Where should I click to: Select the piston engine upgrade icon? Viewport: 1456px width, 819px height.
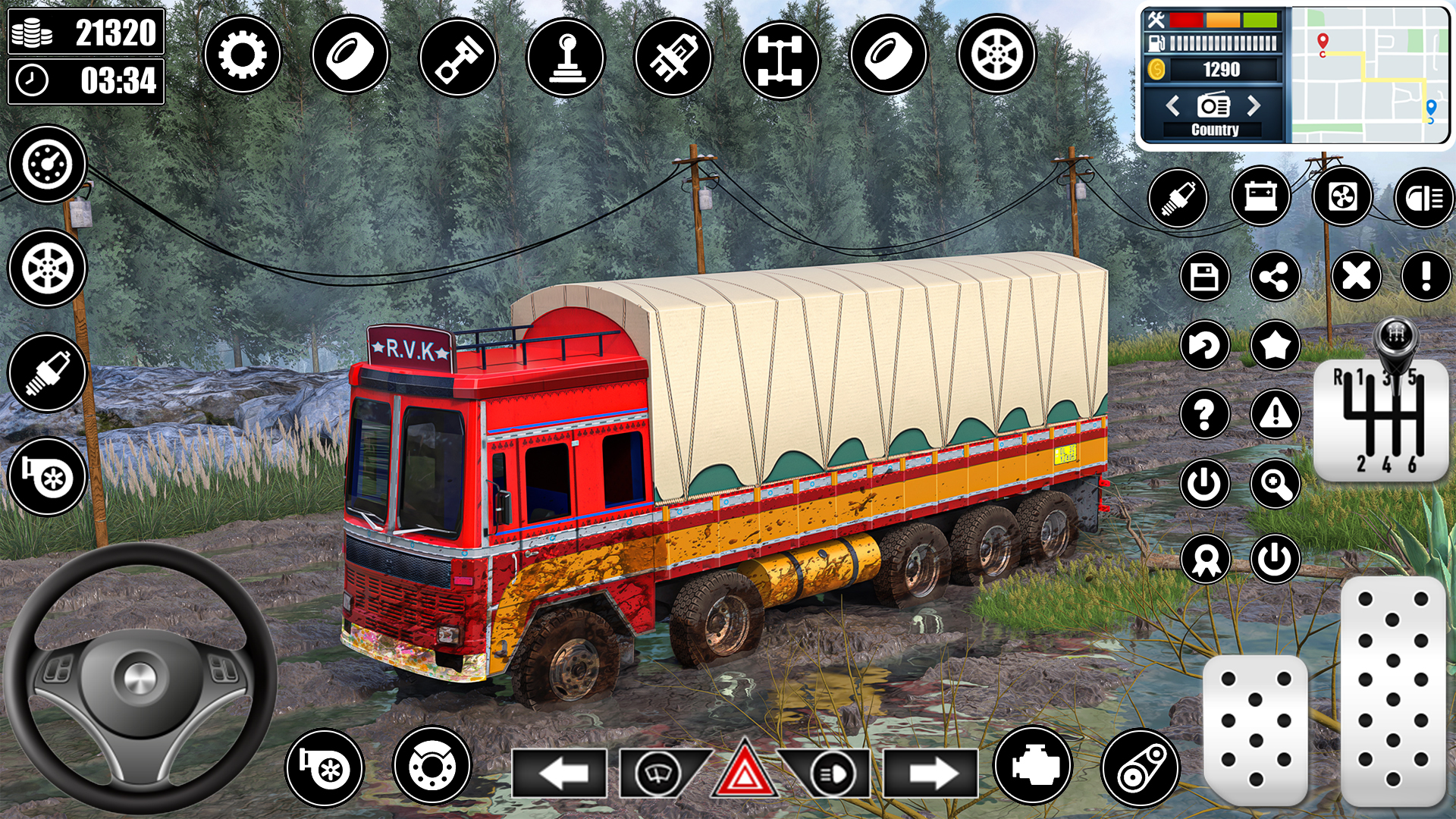(x=459, y=54)
